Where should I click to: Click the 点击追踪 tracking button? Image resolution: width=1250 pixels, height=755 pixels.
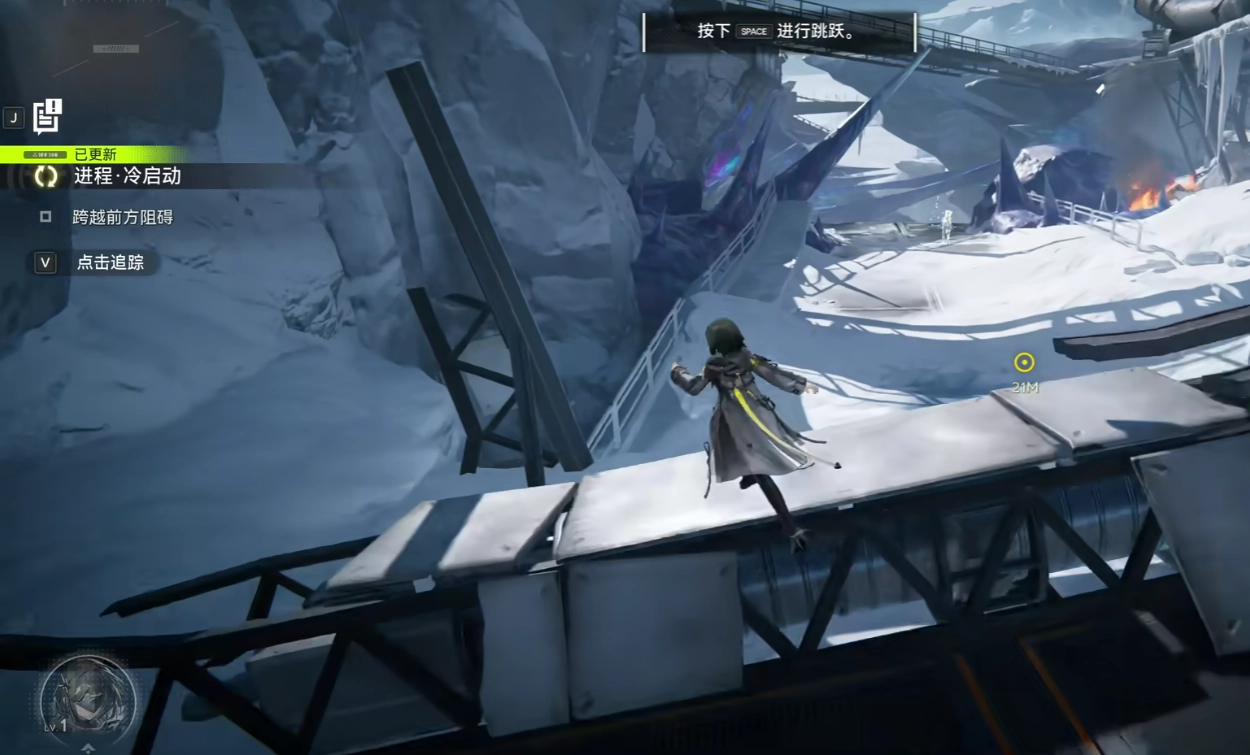110,263
